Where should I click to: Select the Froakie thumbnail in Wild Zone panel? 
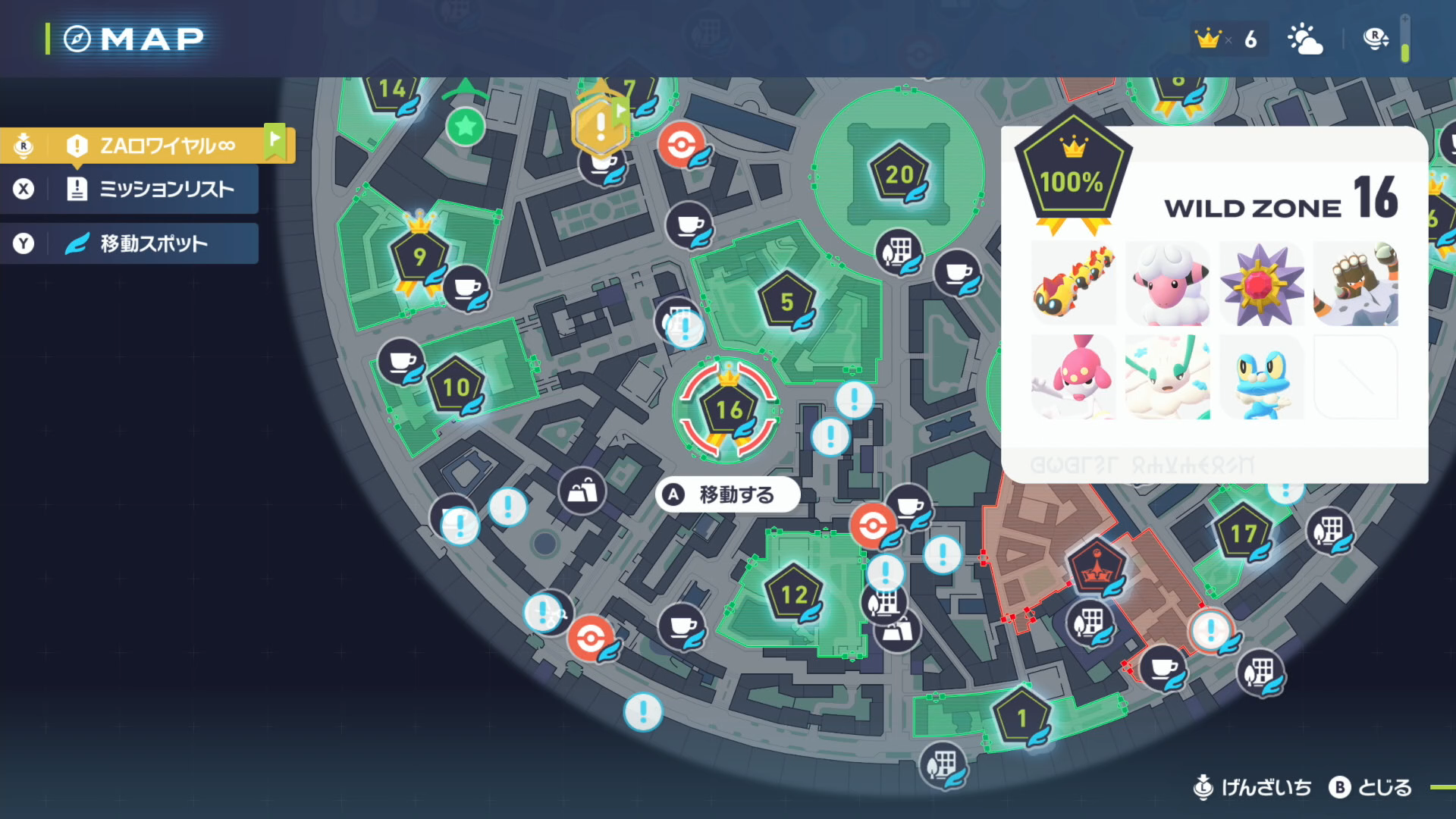point(1261,377)
